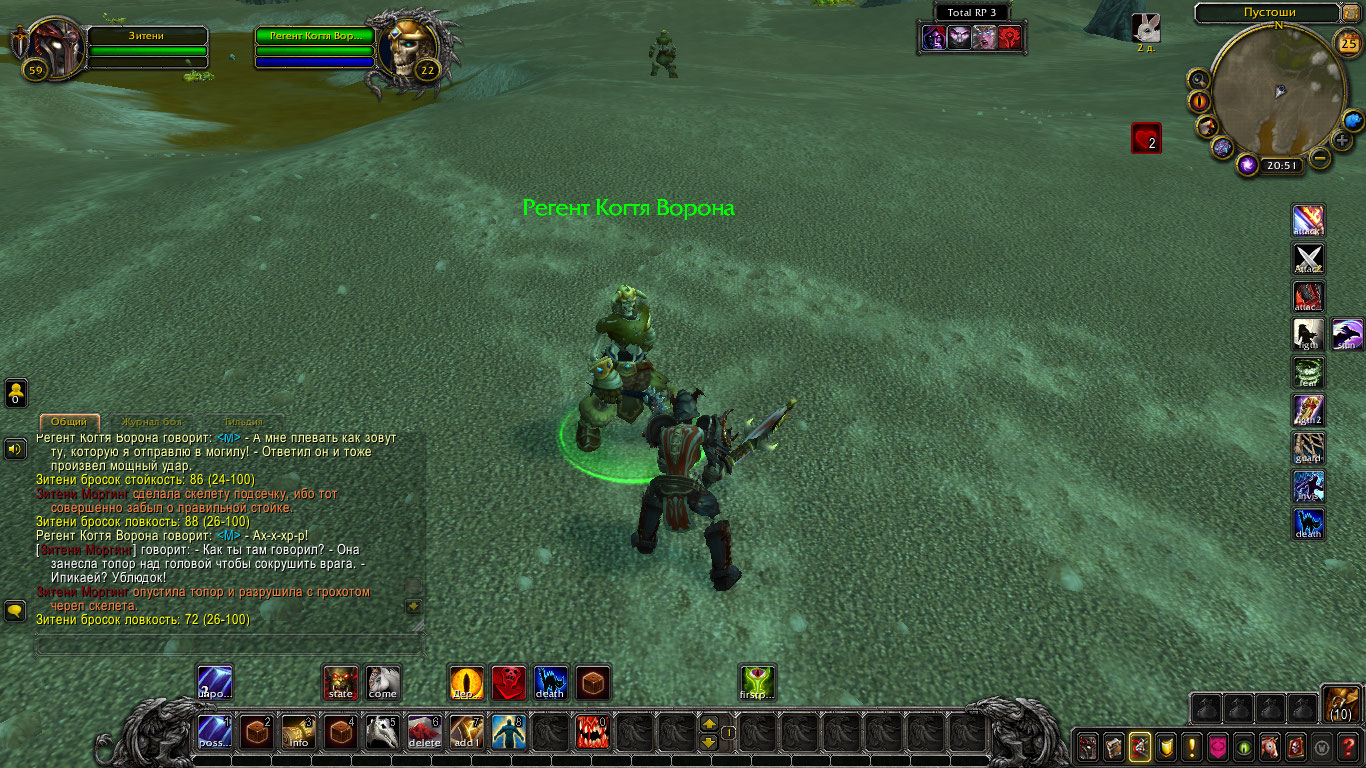Trigger the 'come' horse skull ability
Image resolution: width=1366 pixels, height=768 pixels.
pos(382,683)
